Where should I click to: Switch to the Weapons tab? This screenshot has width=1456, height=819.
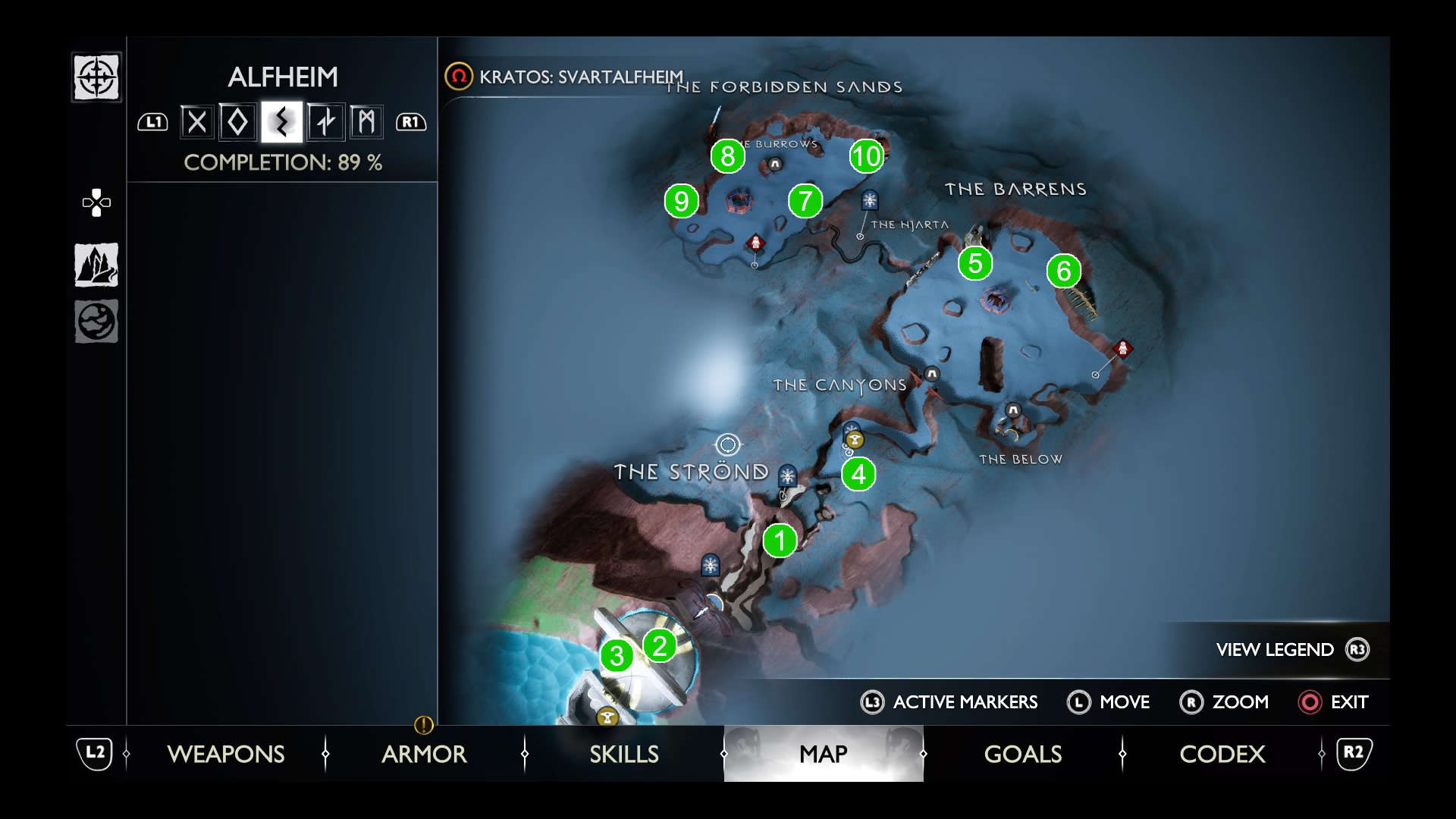pyautogui.click(x=226, y=754)
